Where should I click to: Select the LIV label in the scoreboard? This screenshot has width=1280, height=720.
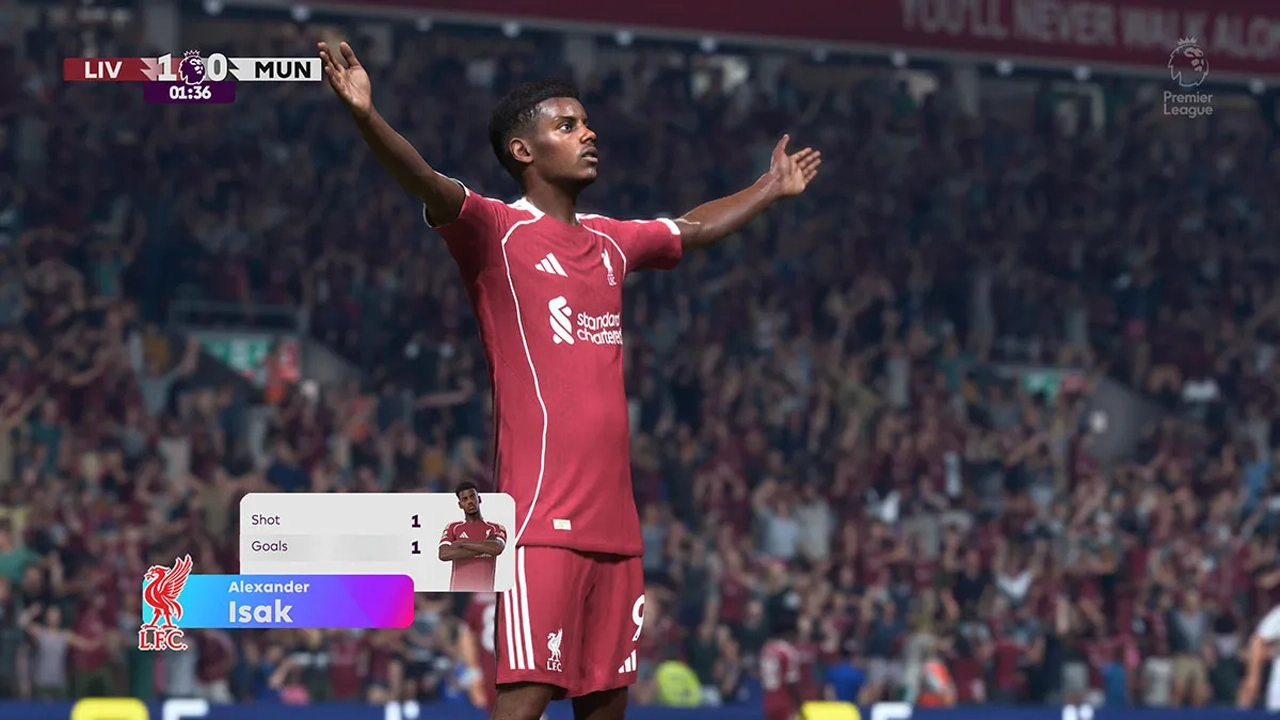104,68
